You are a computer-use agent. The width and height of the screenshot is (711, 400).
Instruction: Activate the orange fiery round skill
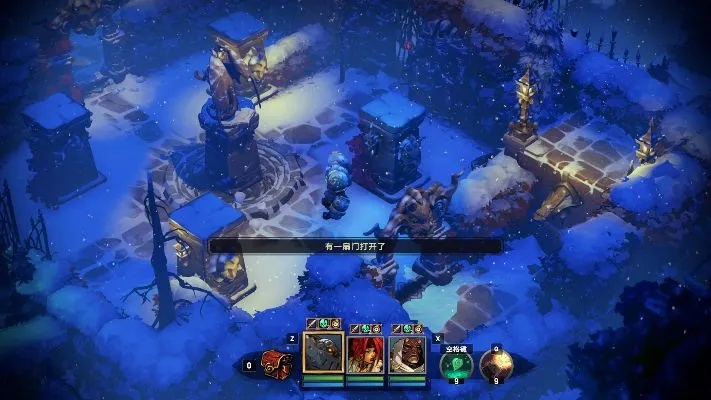click(x=495, y=362)
